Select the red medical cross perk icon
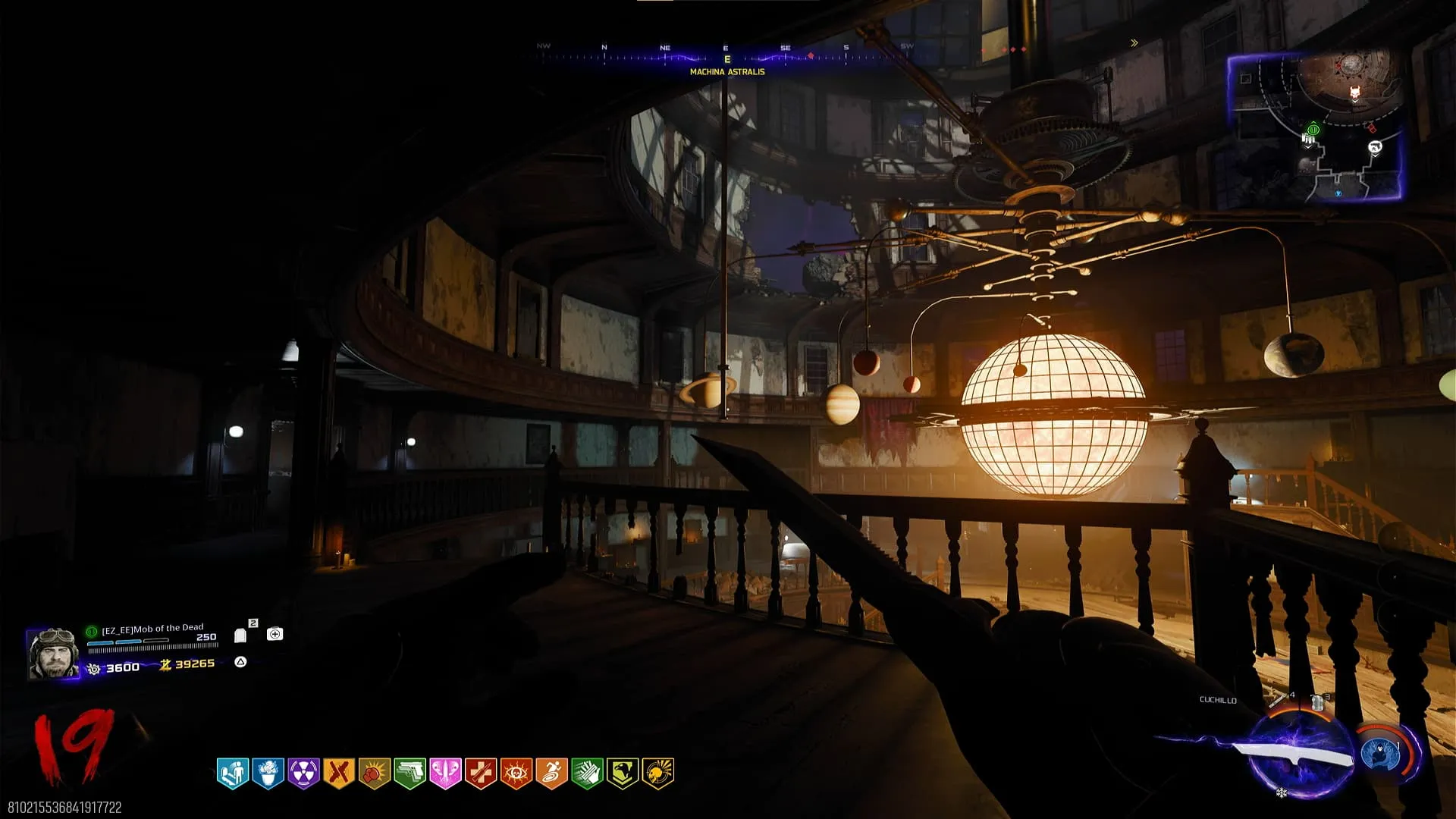The width and height of the screenshot is (1456, 819). point(481,773)
